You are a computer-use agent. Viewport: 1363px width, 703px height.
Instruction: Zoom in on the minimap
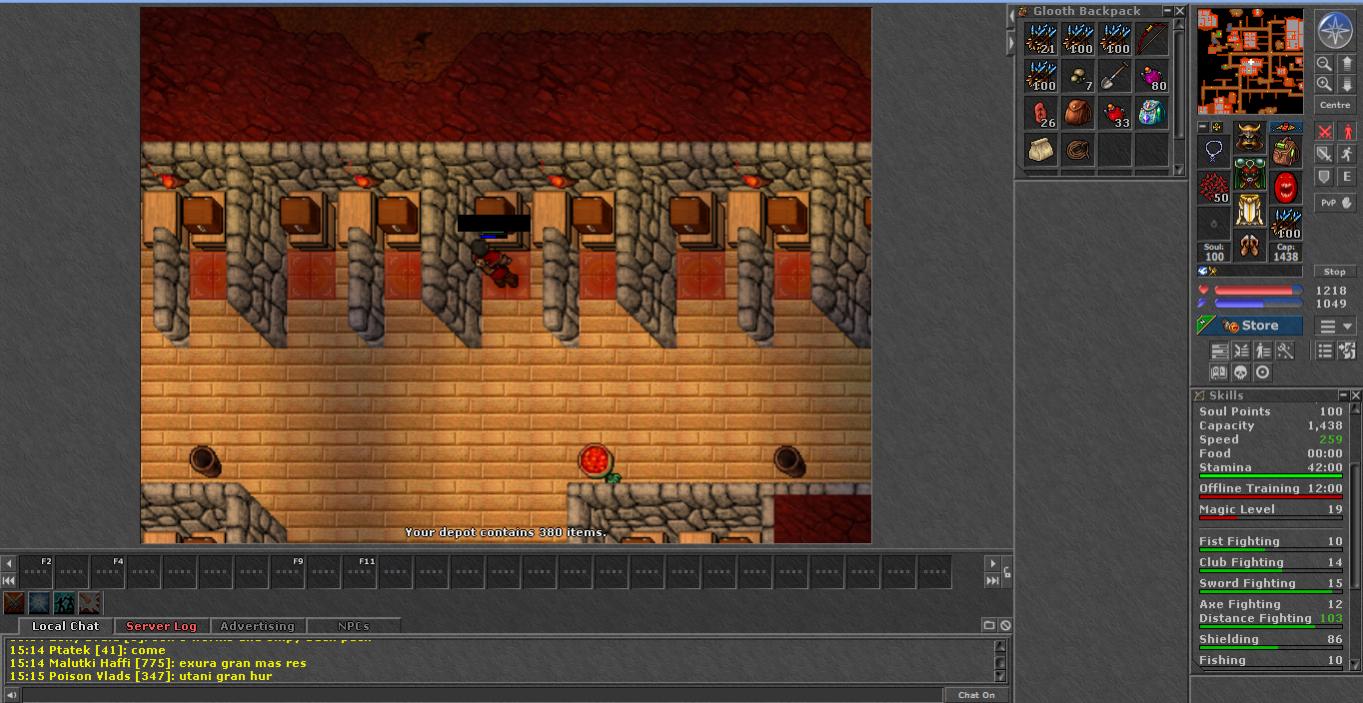[x=1324, y=84]
